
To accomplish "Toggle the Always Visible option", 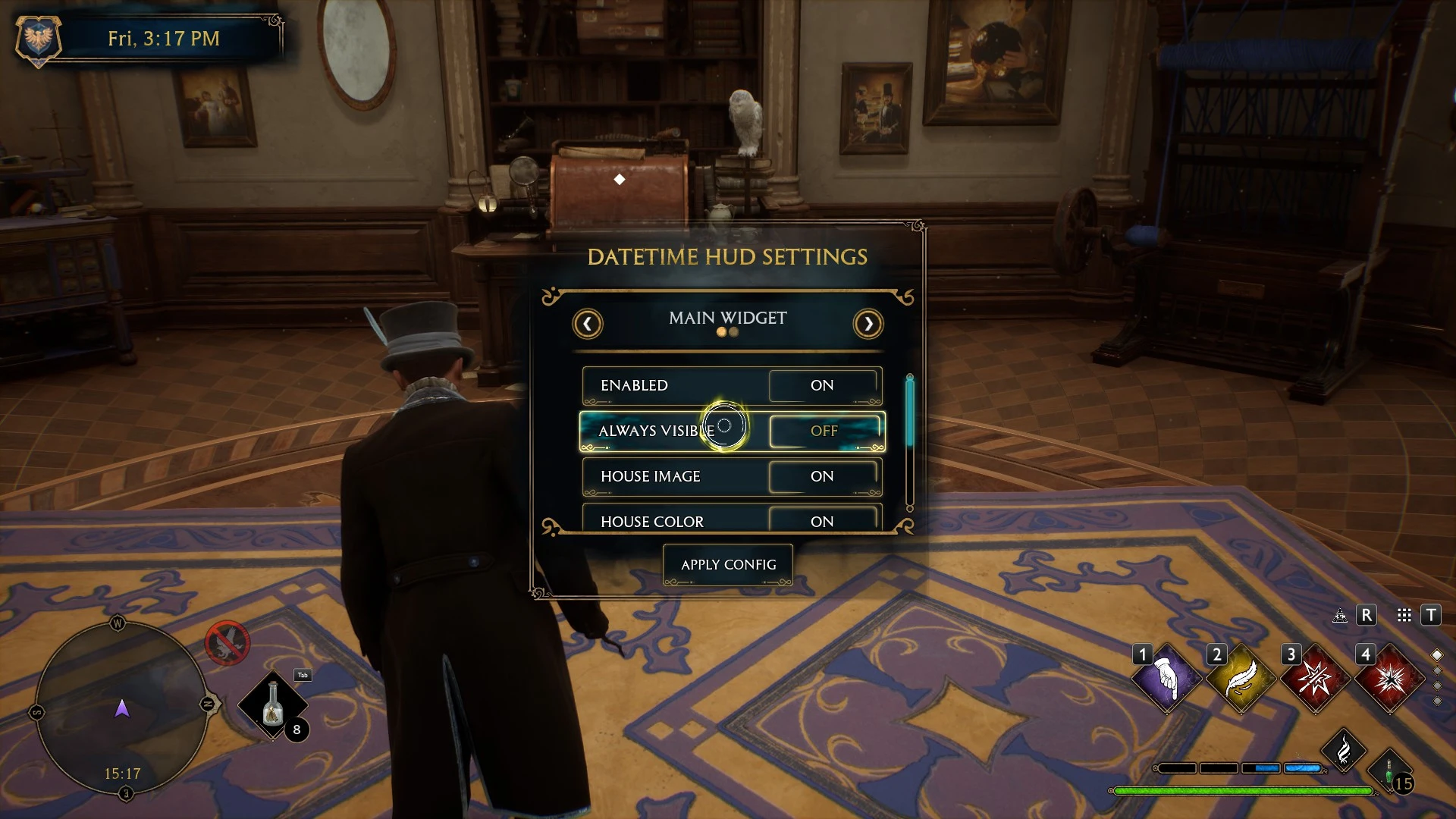I will coord(825,431).
